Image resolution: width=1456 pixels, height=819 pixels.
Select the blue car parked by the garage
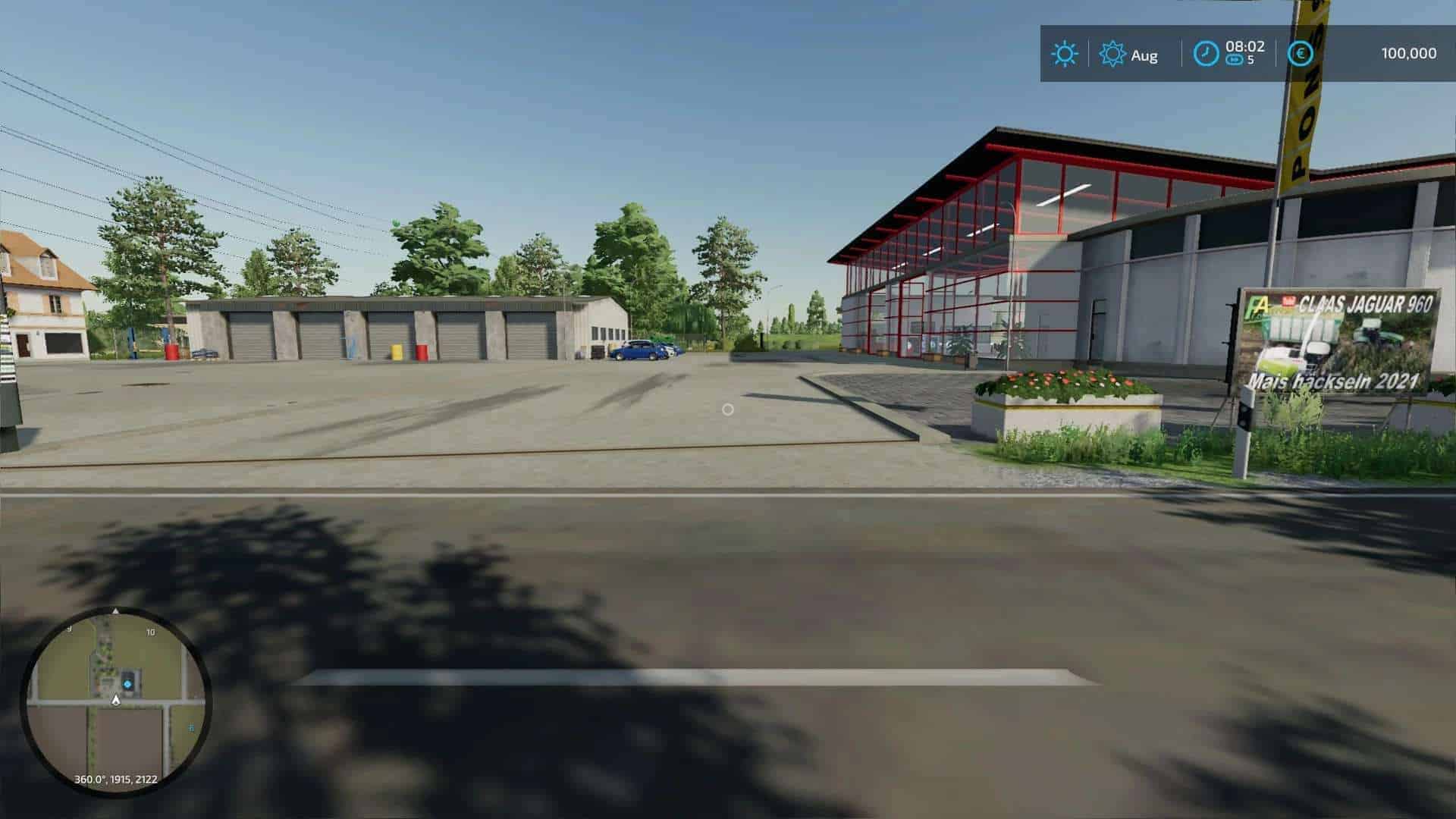click(x=634, y=351)
